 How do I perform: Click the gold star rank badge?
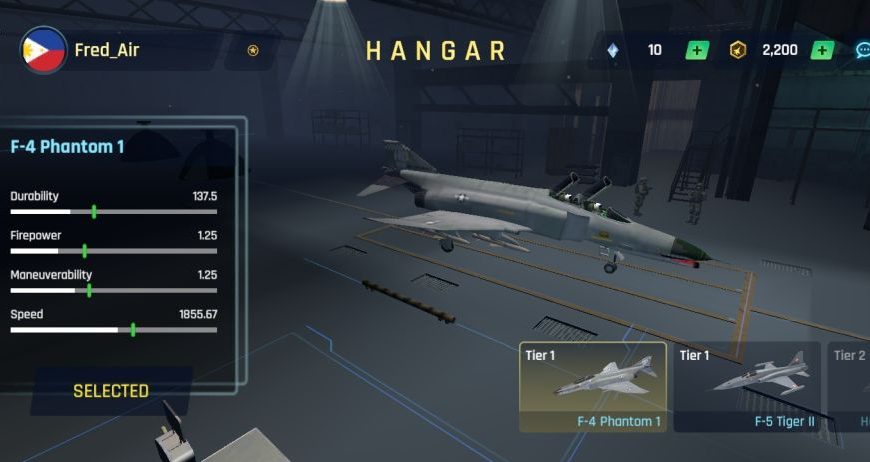point(253,50)
